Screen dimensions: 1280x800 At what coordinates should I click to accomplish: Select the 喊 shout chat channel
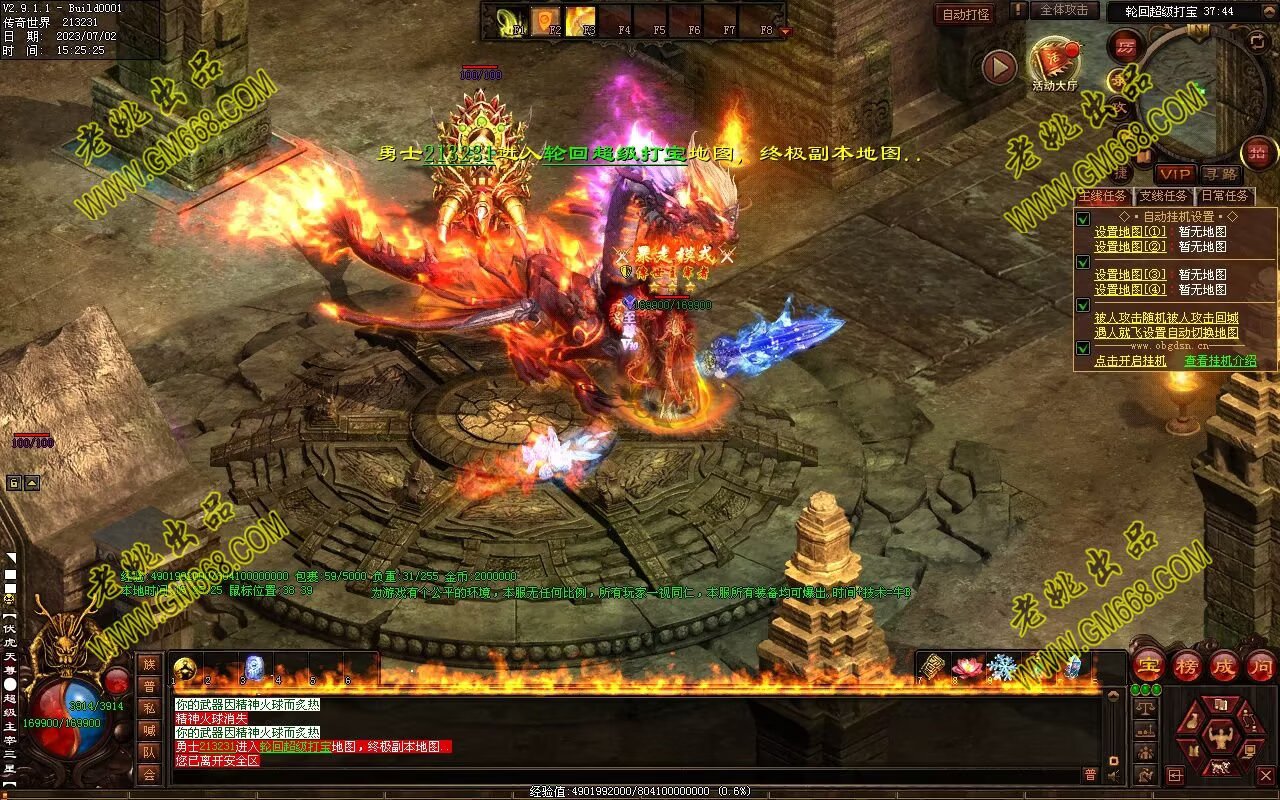point(149,730)
